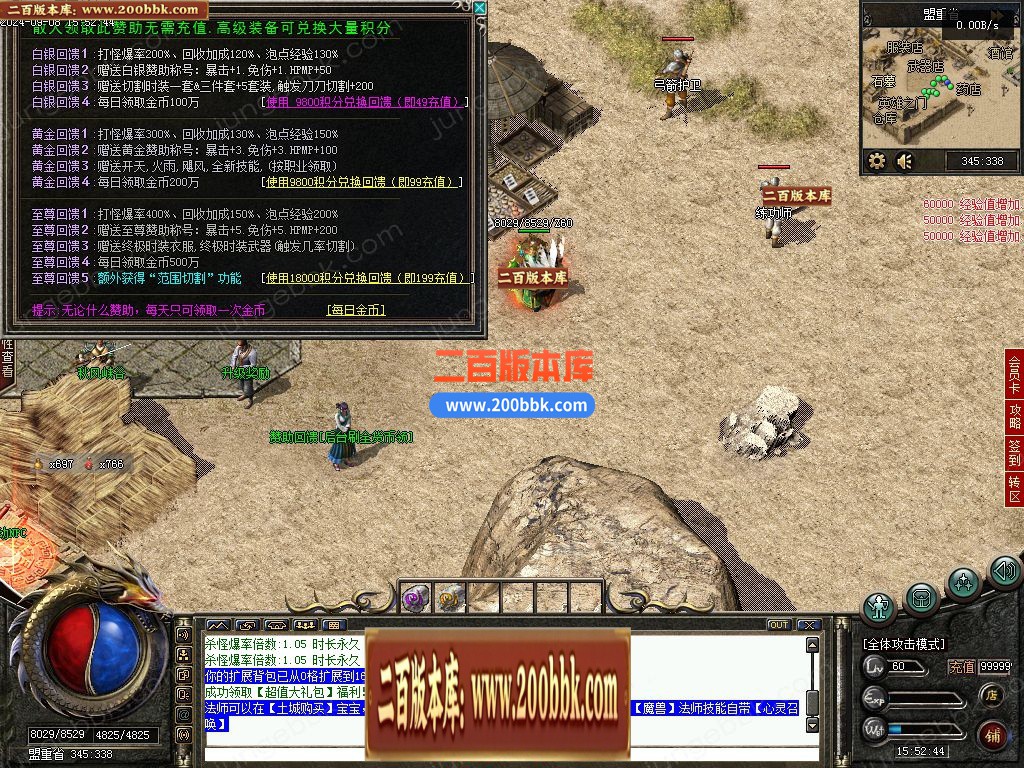Close the sponsor rewards dialog
This screenshot has width=1024, height=768.
pyautogui.click(x=479, y=9)
